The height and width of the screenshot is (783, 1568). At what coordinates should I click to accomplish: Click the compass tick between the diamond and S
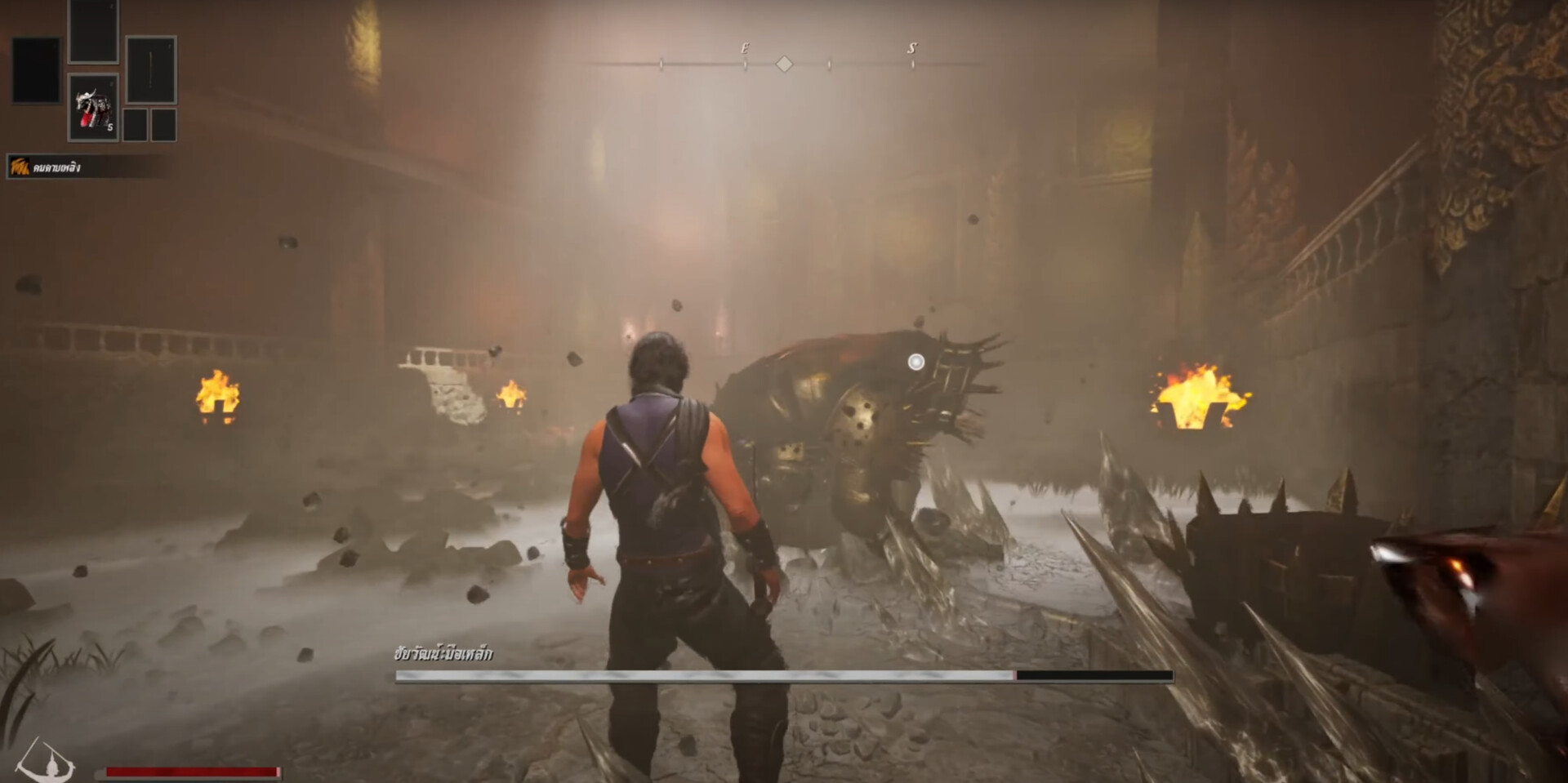(x=829, y=63)
